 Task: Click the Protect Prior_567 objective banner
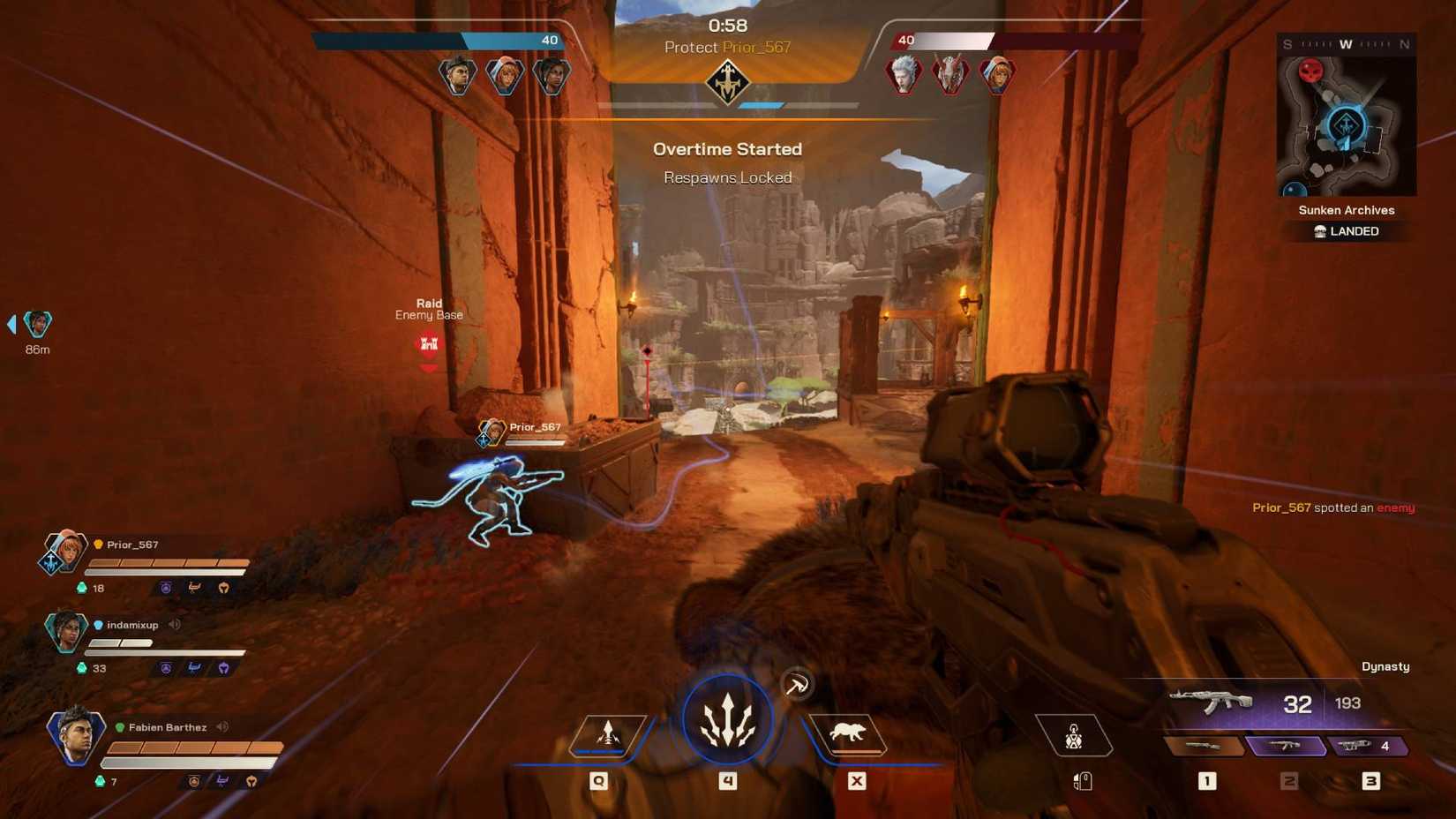[x=727, y=48]
